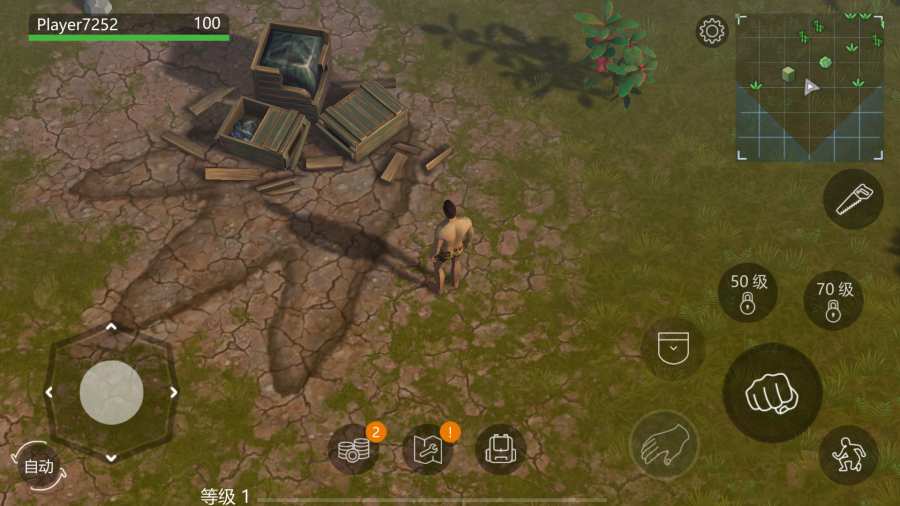Screen dimensions: 900x506
Task: Select the locked level 70 skill
Action: pos(834,300)
